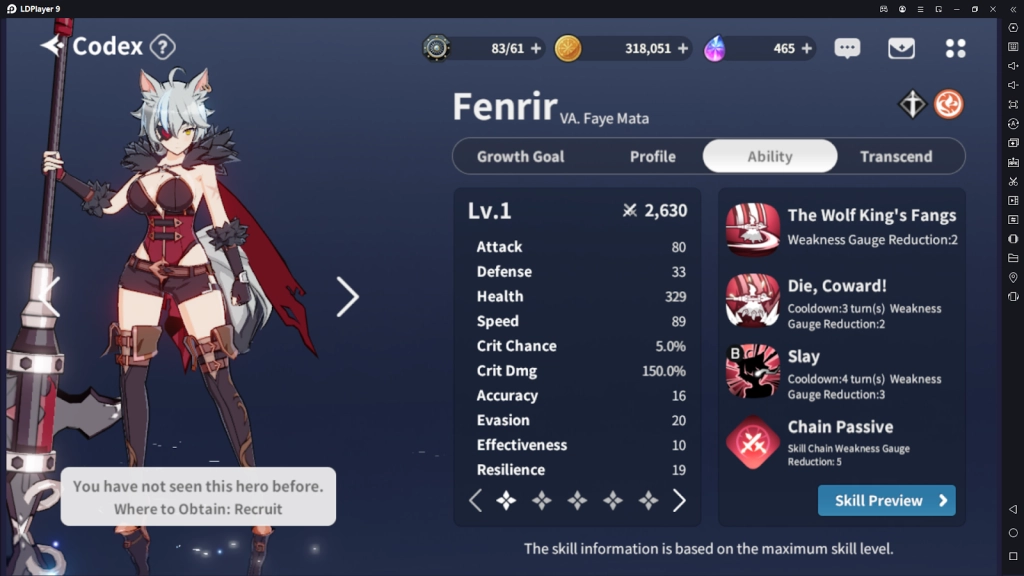Open the Codex help question mark
The width and height of the screenshot is (1024, 576).
pos(163,46)
